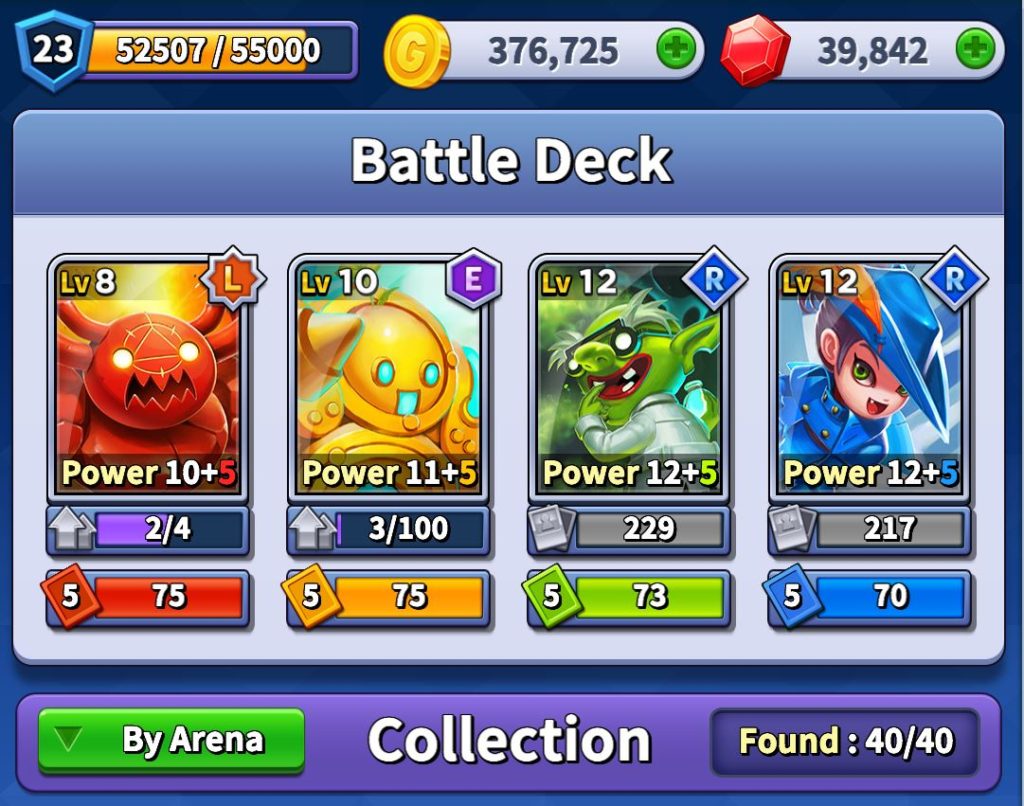Open the By Arena sort dropdown
1024x806 pixels.
tap(171, 741)
